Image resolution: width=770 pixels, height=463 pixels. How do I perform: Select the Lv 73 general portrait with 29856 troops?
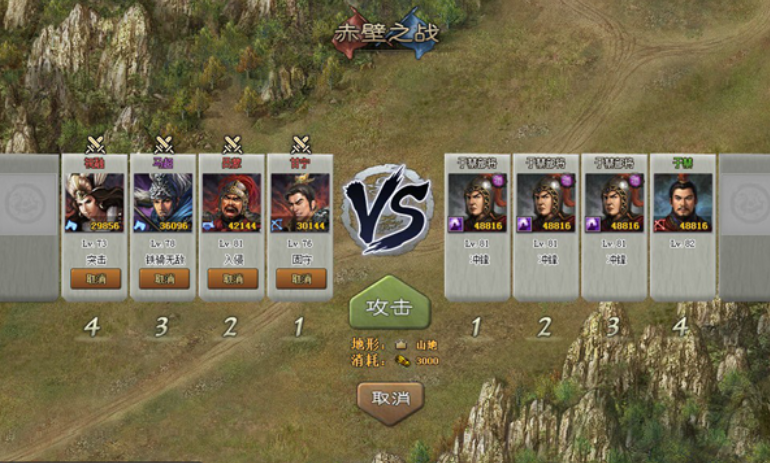click(95, 203)
